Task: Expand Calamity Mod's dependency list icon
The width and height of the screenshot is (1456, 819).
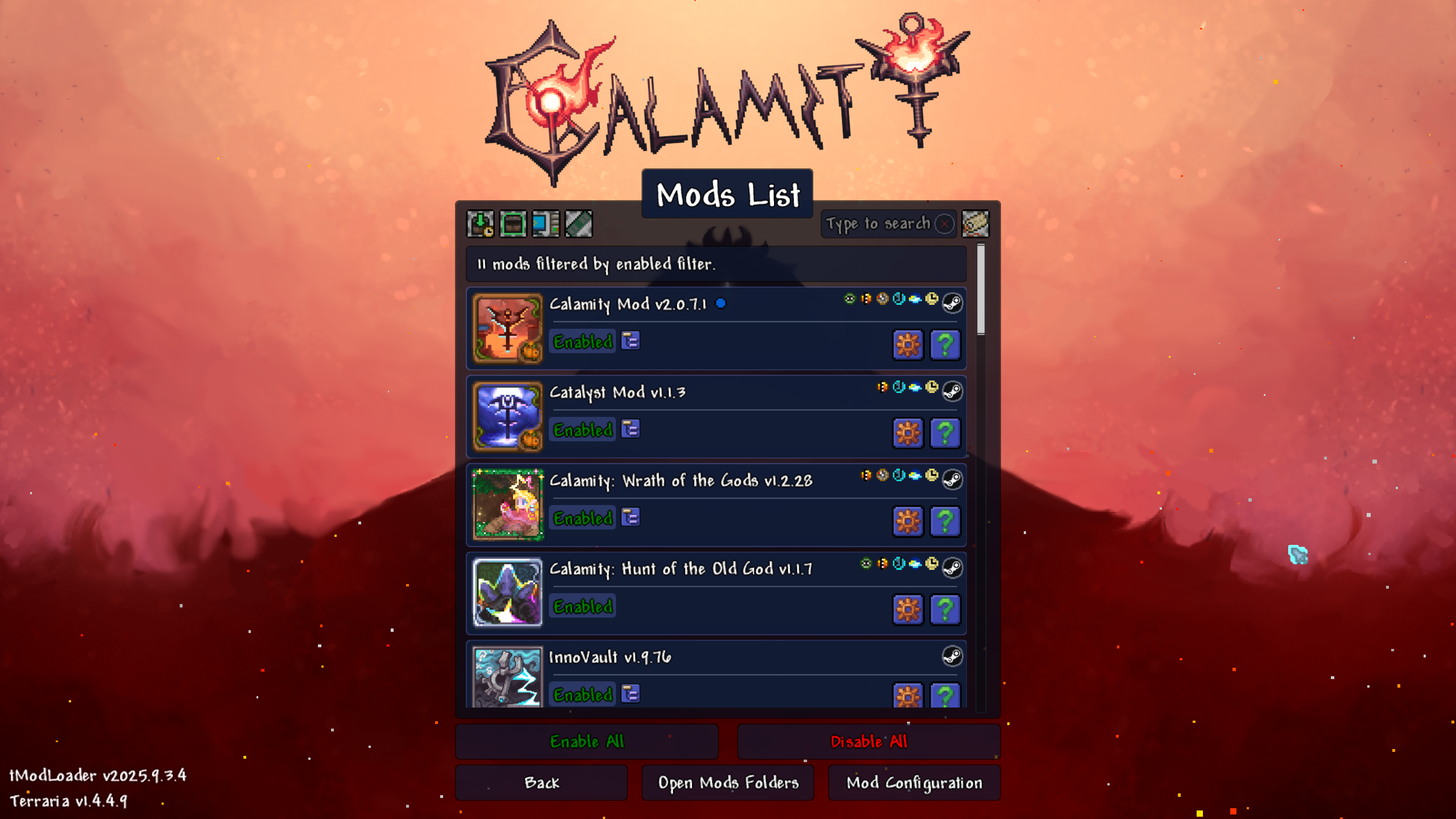Action: (x=630, y=341)
